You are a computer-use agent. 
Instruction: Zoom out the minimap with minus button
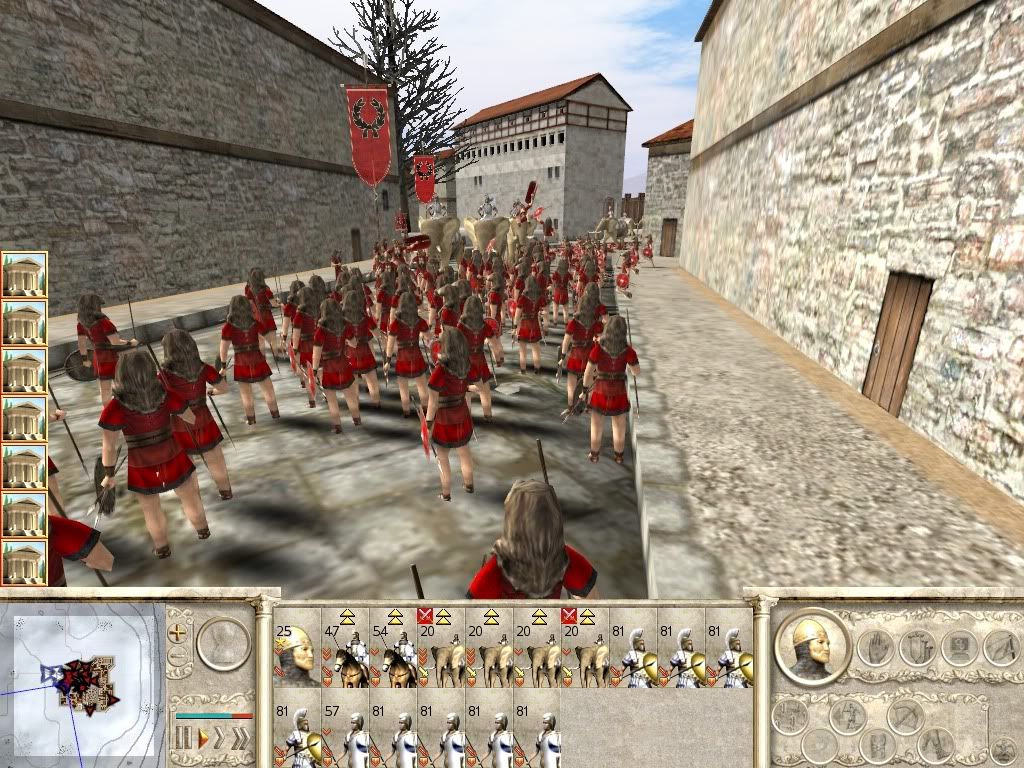click(179, 657)
